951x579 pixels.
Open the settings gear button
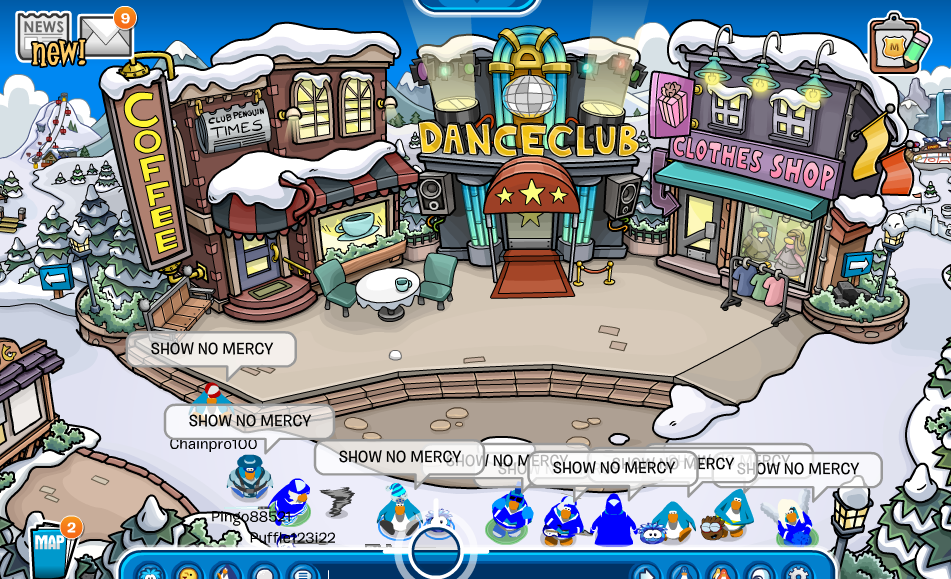(x=797, y=573)
